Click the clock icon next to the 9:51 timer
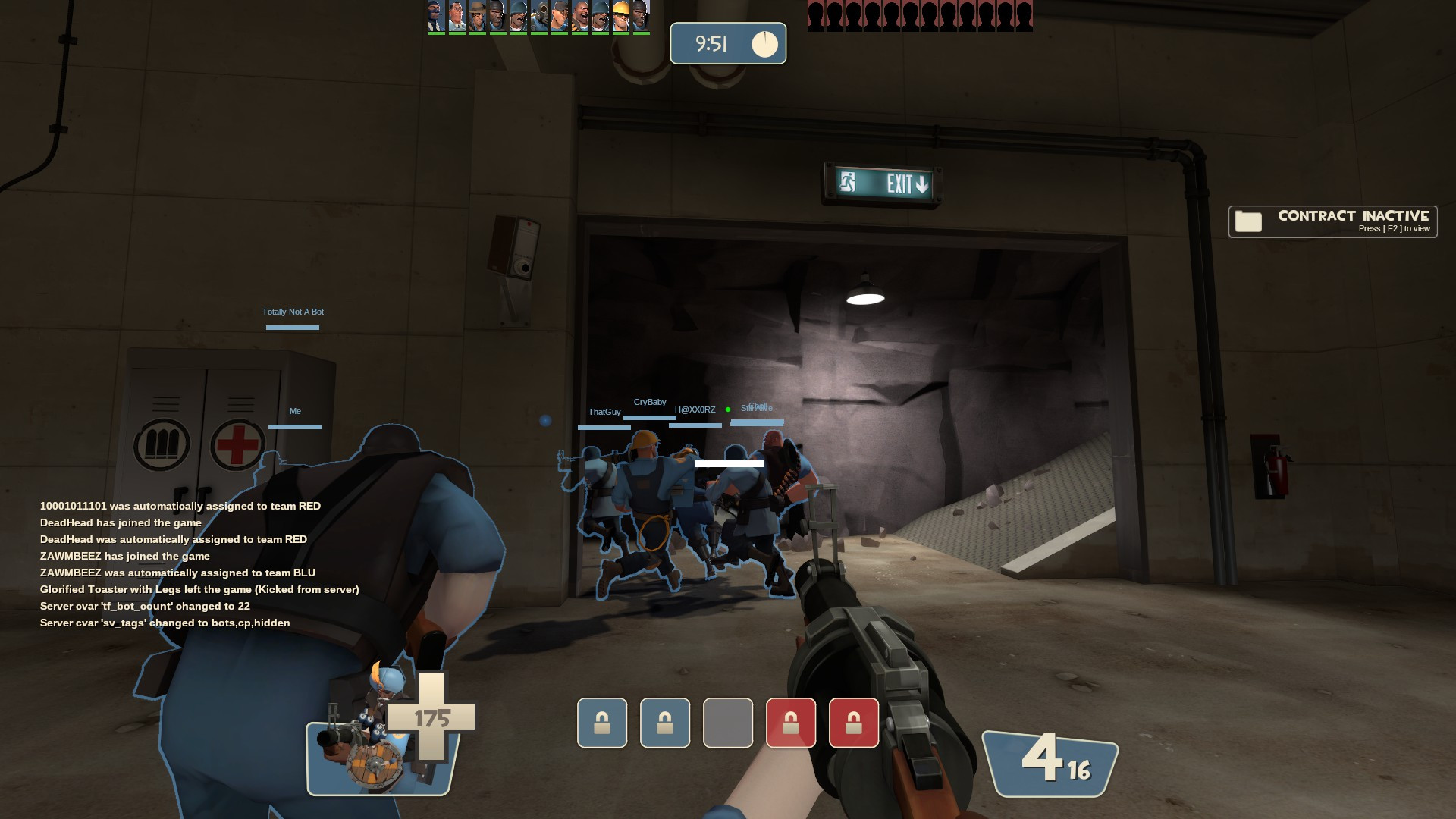Image resolution: width=1456 pixels, height=819 pixels. tap(764, 43)
